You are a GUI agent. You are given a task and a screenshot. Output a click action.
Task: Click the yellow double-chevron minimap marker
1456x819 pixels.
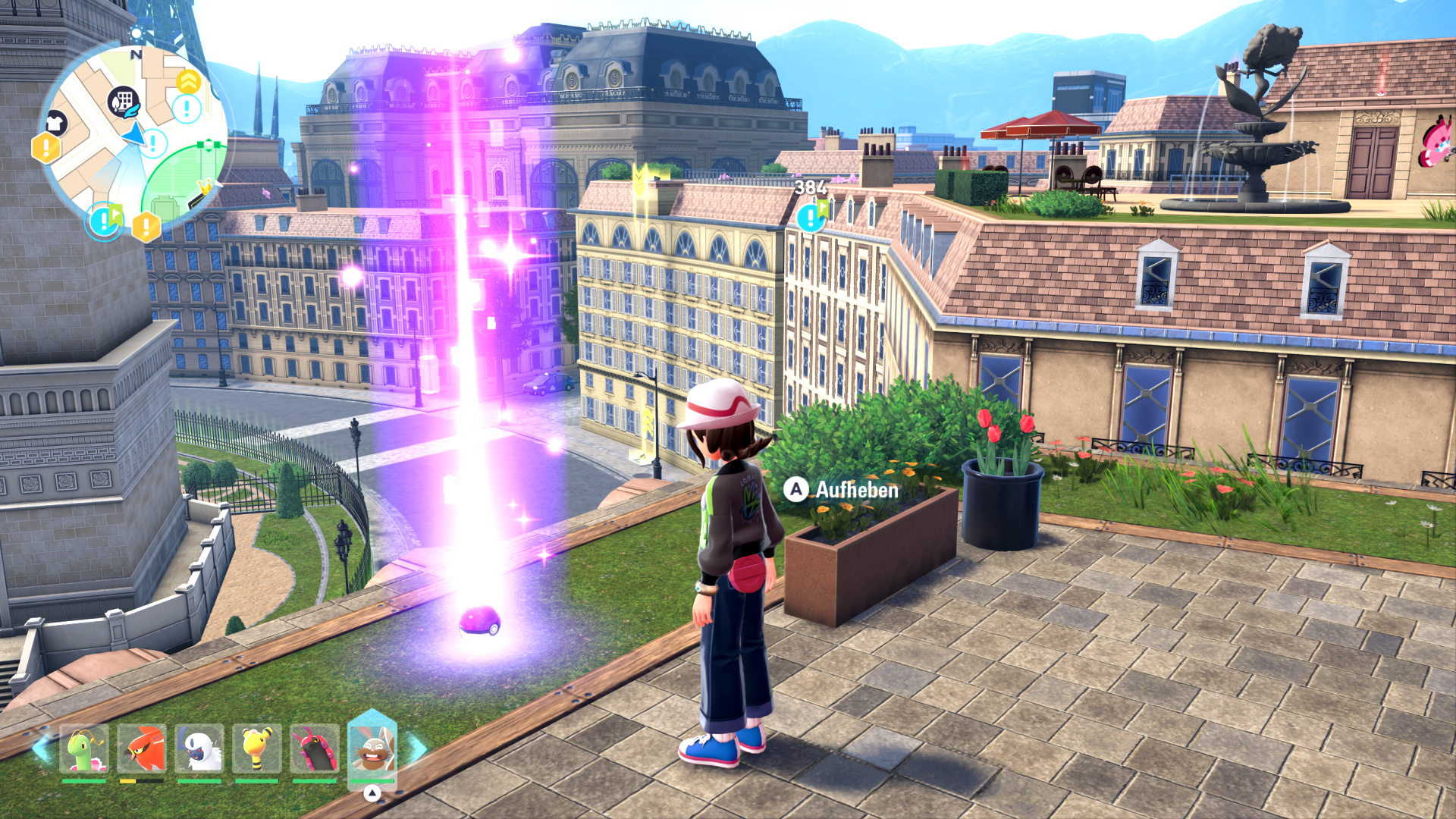click(188, 81)
